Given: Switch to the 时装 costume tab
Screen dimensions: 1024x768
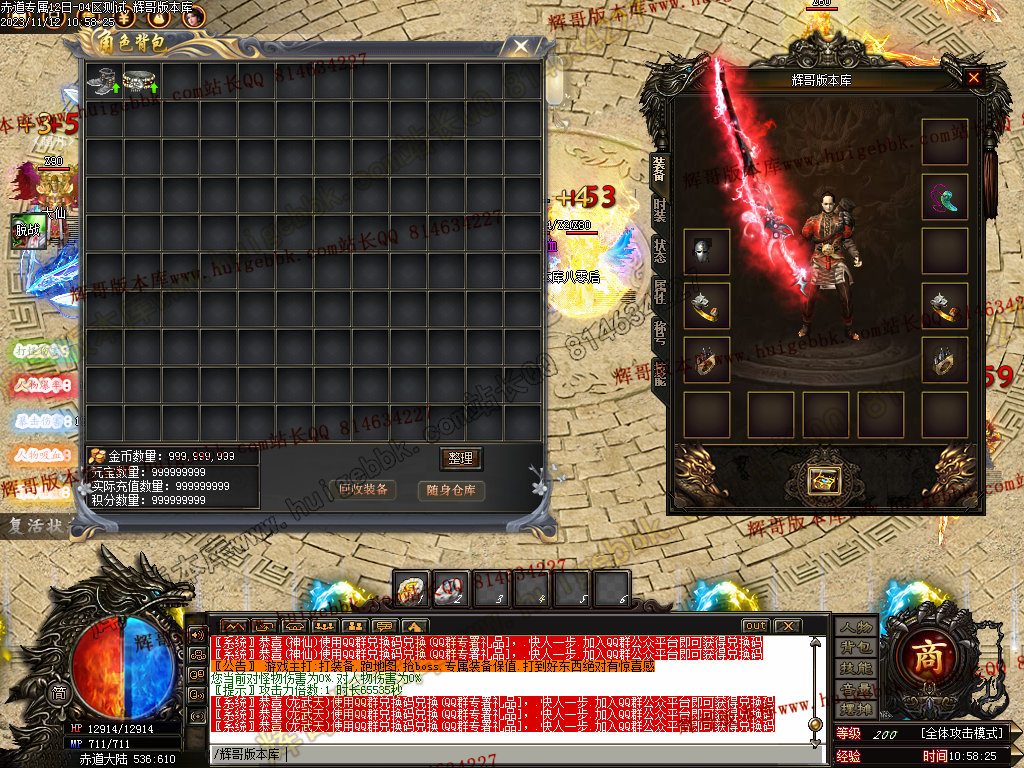Looking at the screenshot, I should [660, 210].
